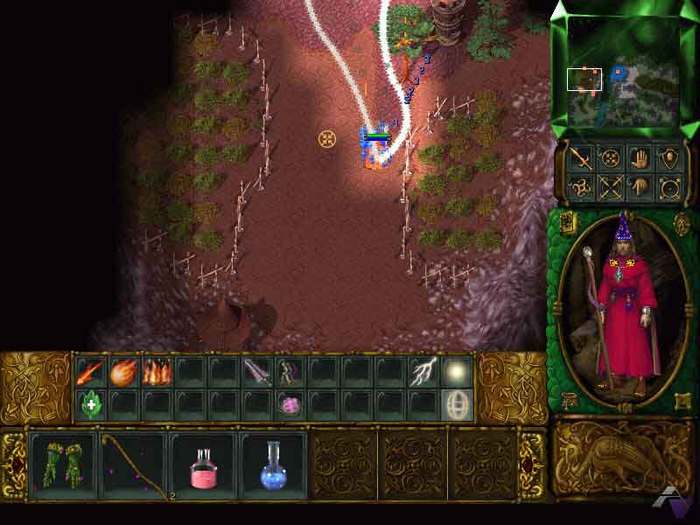Screen dimensions: 700x525
Task: Select the fireball spell icon
Action: point(124,373)
